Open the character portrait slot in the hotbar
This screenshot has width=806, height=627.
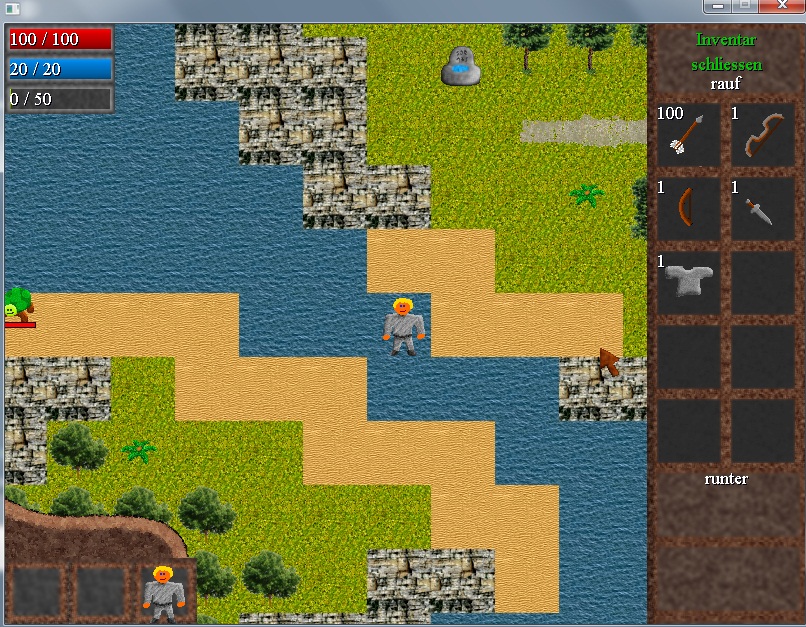pyautogui.click(x=162, y=591)
